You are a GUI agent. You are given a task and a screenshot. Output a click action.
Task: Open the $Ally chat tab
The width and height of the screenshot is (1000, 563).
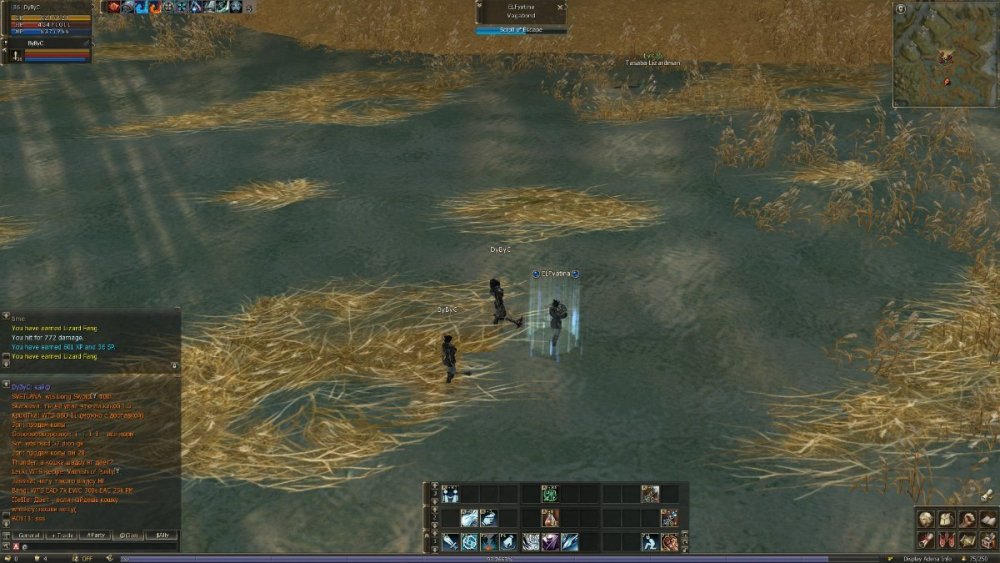coord(161,535)
